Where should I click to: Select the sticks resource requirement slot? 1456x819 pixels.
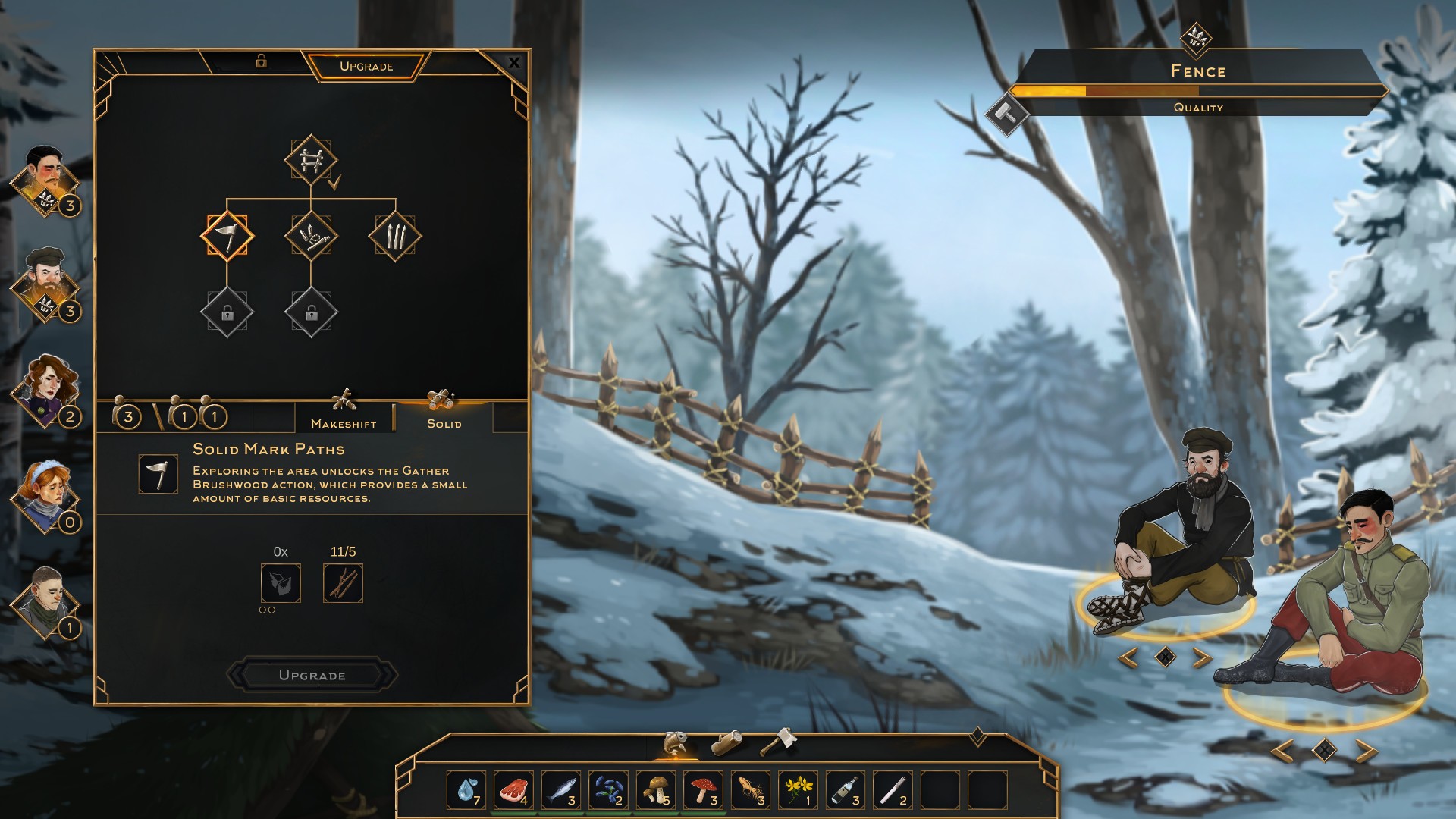[343, 583]
